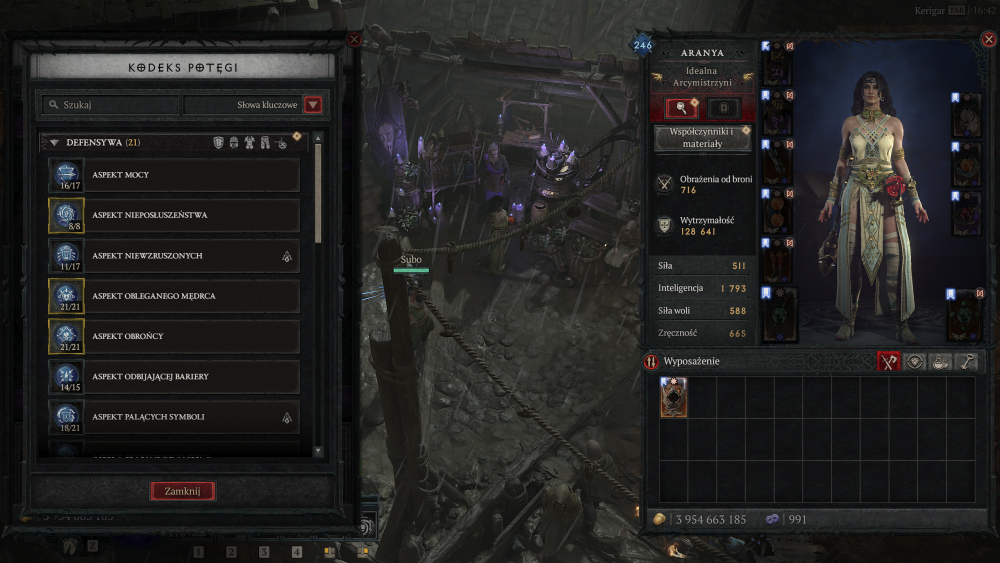Image resolution: width=1000 pixels, height=563 pixels.
Task: Close the Kodeks Potęgi panel with Zamknij
Action: click(182, 491)
